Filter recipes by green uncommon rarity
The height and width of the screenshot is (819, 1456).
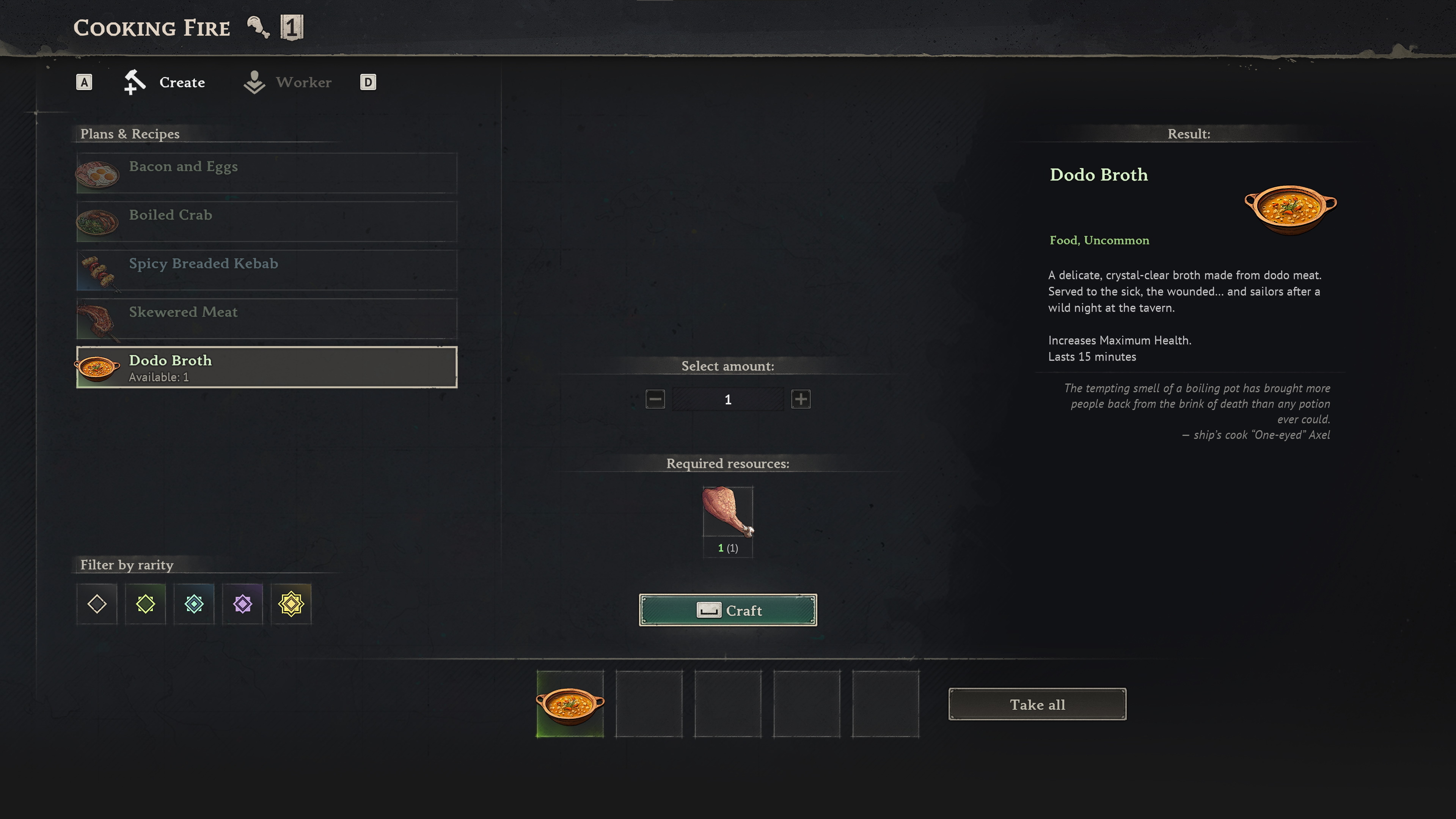tap(145, 604)
